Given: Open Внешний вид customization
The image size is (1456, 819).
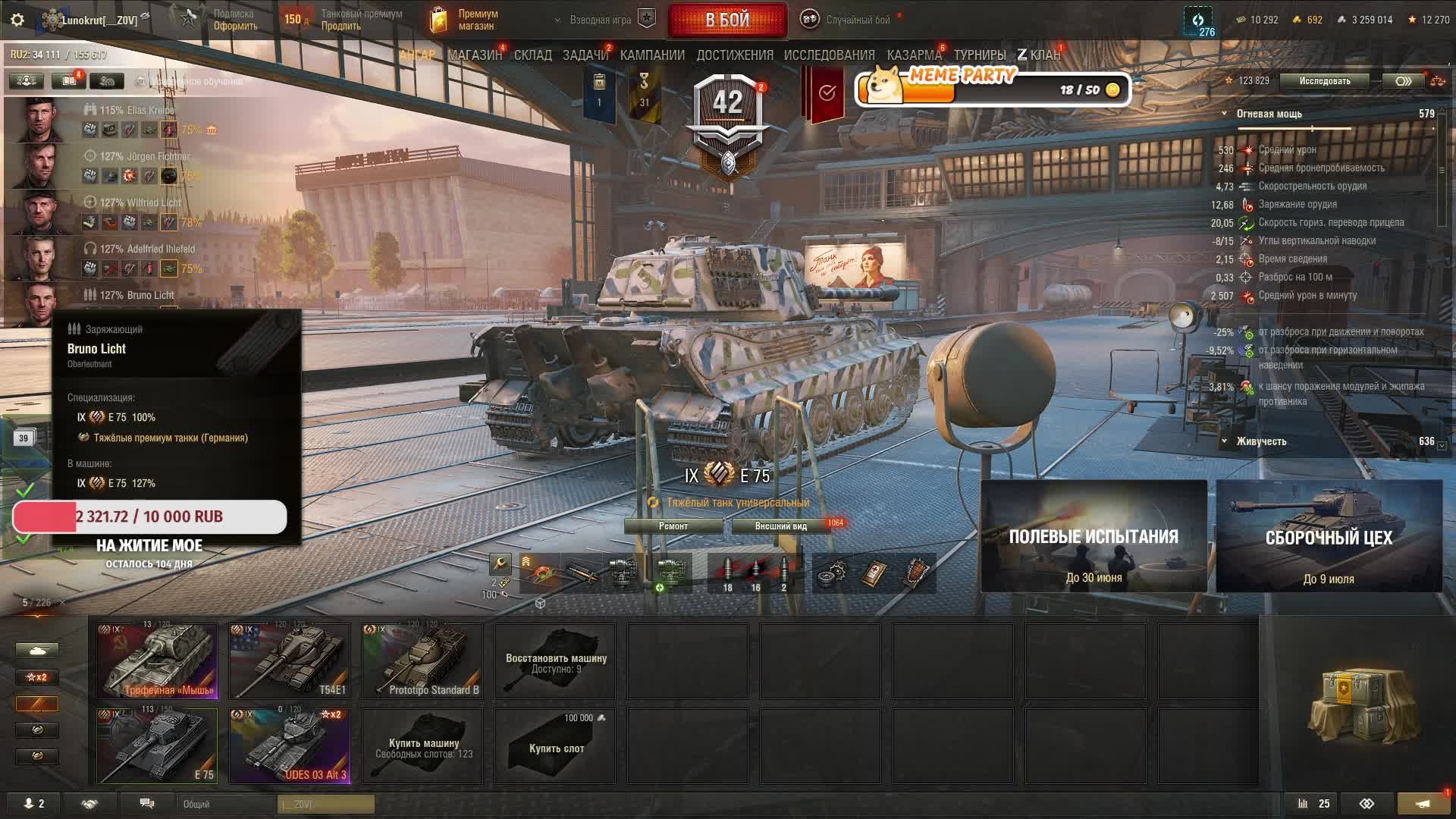Looking at the screenshot, I should coord(781,526).
